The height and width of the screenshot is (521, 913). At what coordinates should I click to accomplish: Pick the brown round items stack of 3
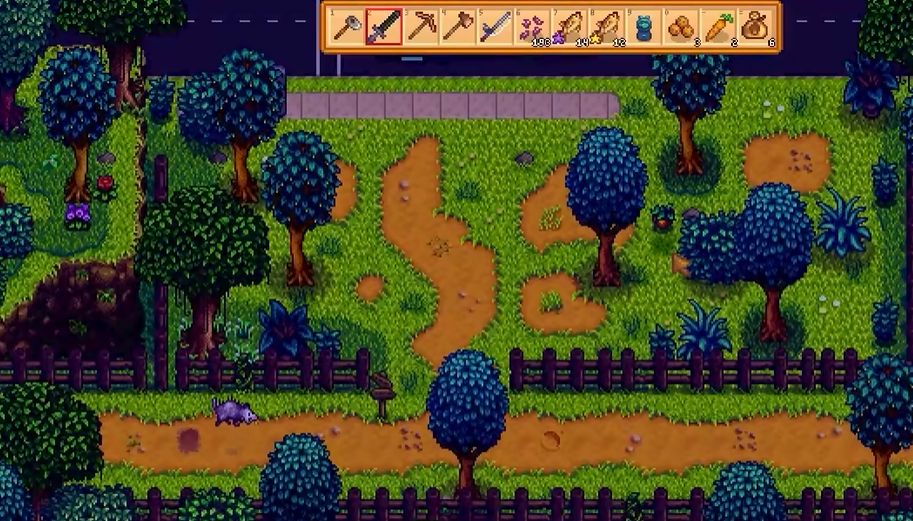[x=680, y=27]
